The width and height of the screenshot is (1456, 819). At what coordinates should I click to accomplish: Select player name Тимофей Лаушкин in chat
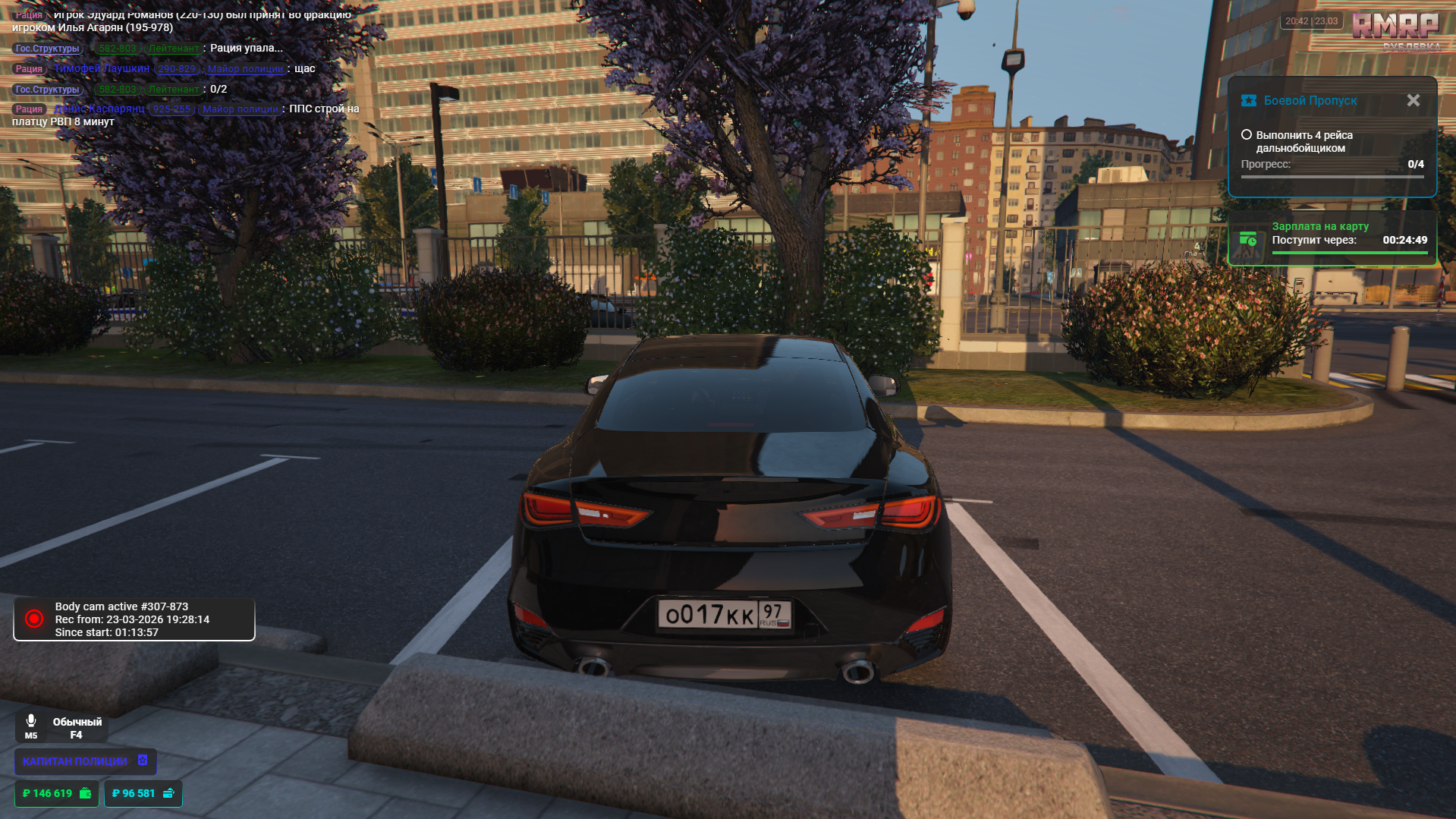pyautogui.click(x=102, y=68)
